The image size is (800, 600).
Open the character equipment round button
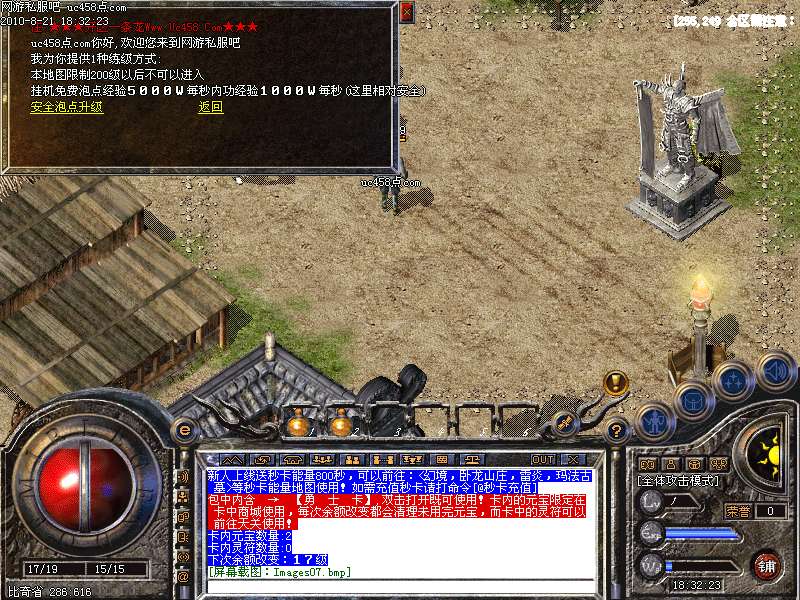tap(654, 420)
